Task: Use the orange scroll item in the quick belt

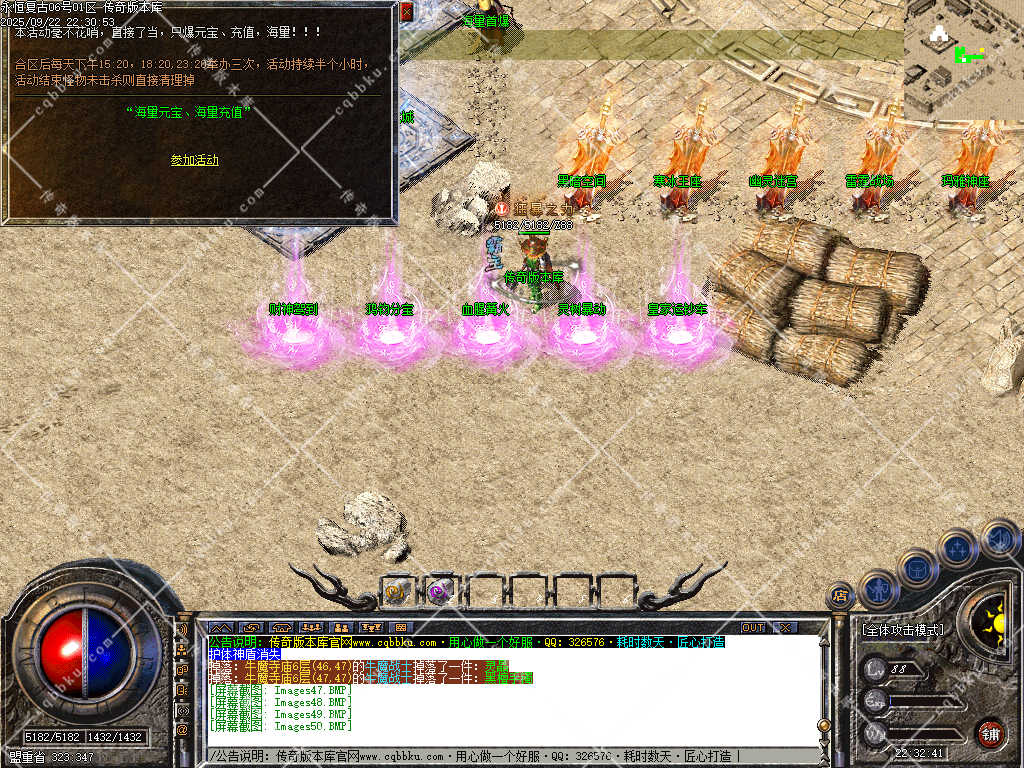Action: tap(396, 591)
